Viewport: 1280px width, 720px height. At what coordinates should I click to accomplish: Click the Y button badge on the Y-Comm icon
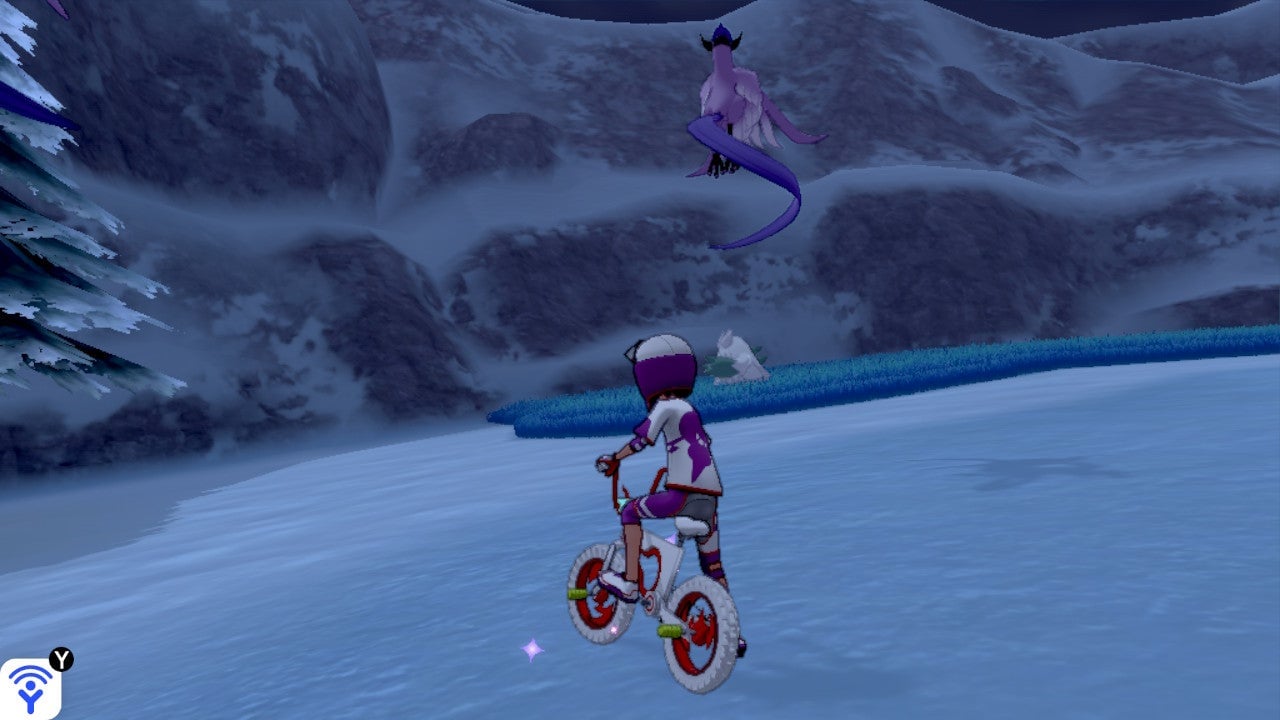[x=60, y=658]
